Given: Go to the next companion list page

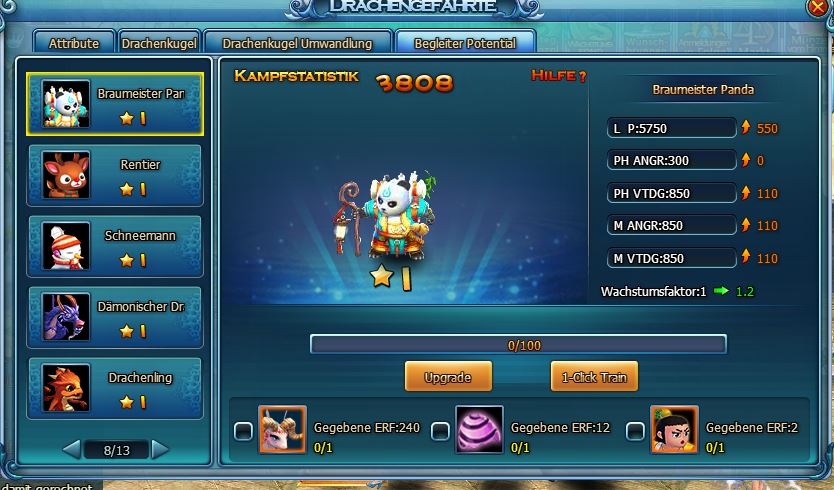Looking at the screenshot, I should click(x=161, y=450).
